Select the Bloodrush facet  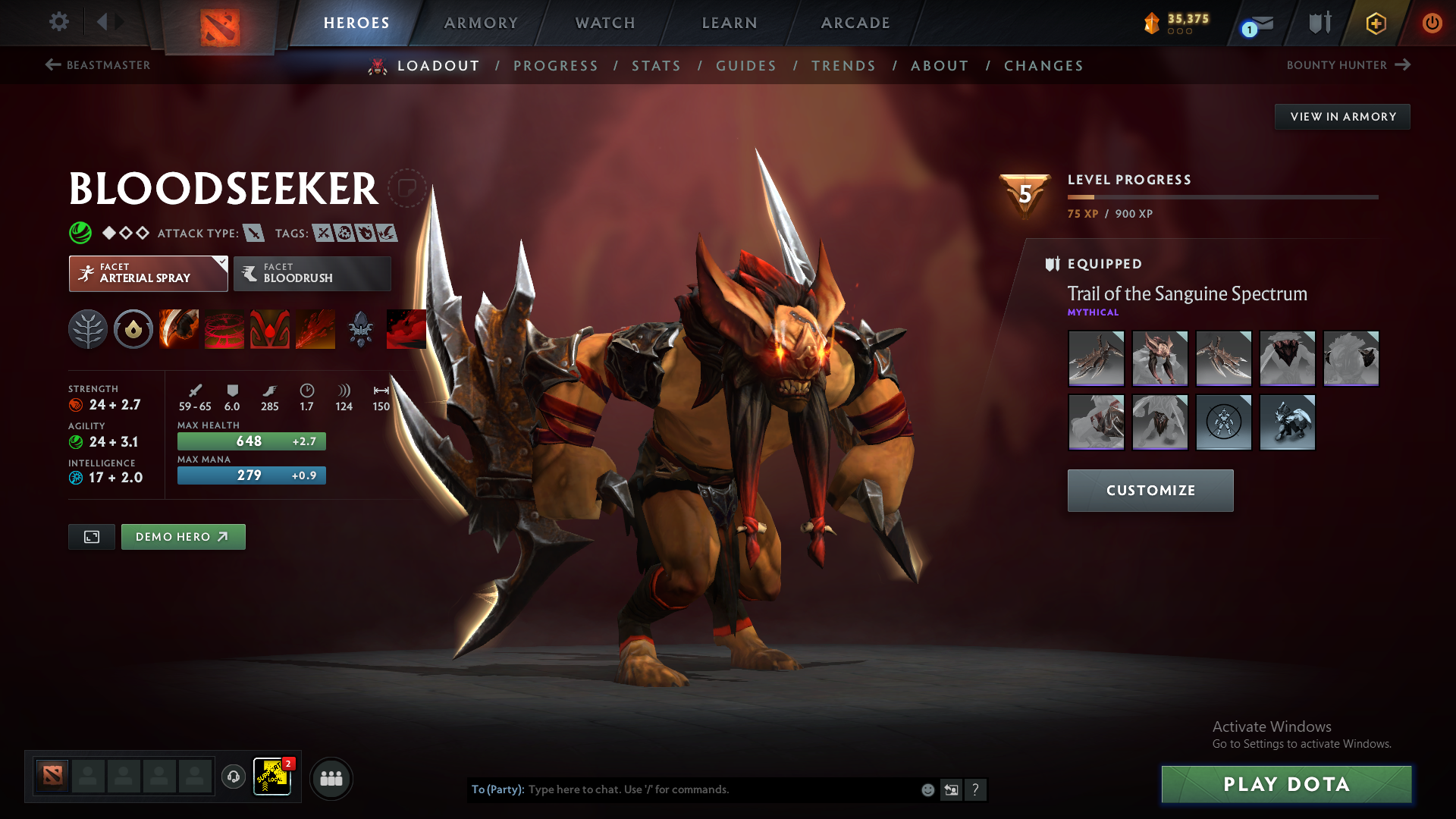click(x=312, y=273)
